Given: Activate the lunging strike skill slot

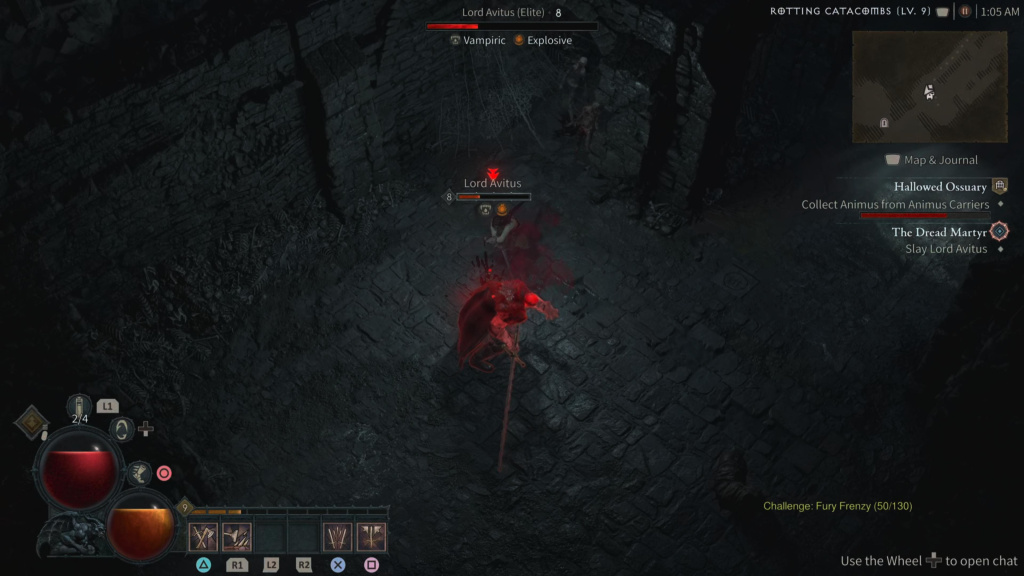Looking at the screenshot, I should pos(237,537).
